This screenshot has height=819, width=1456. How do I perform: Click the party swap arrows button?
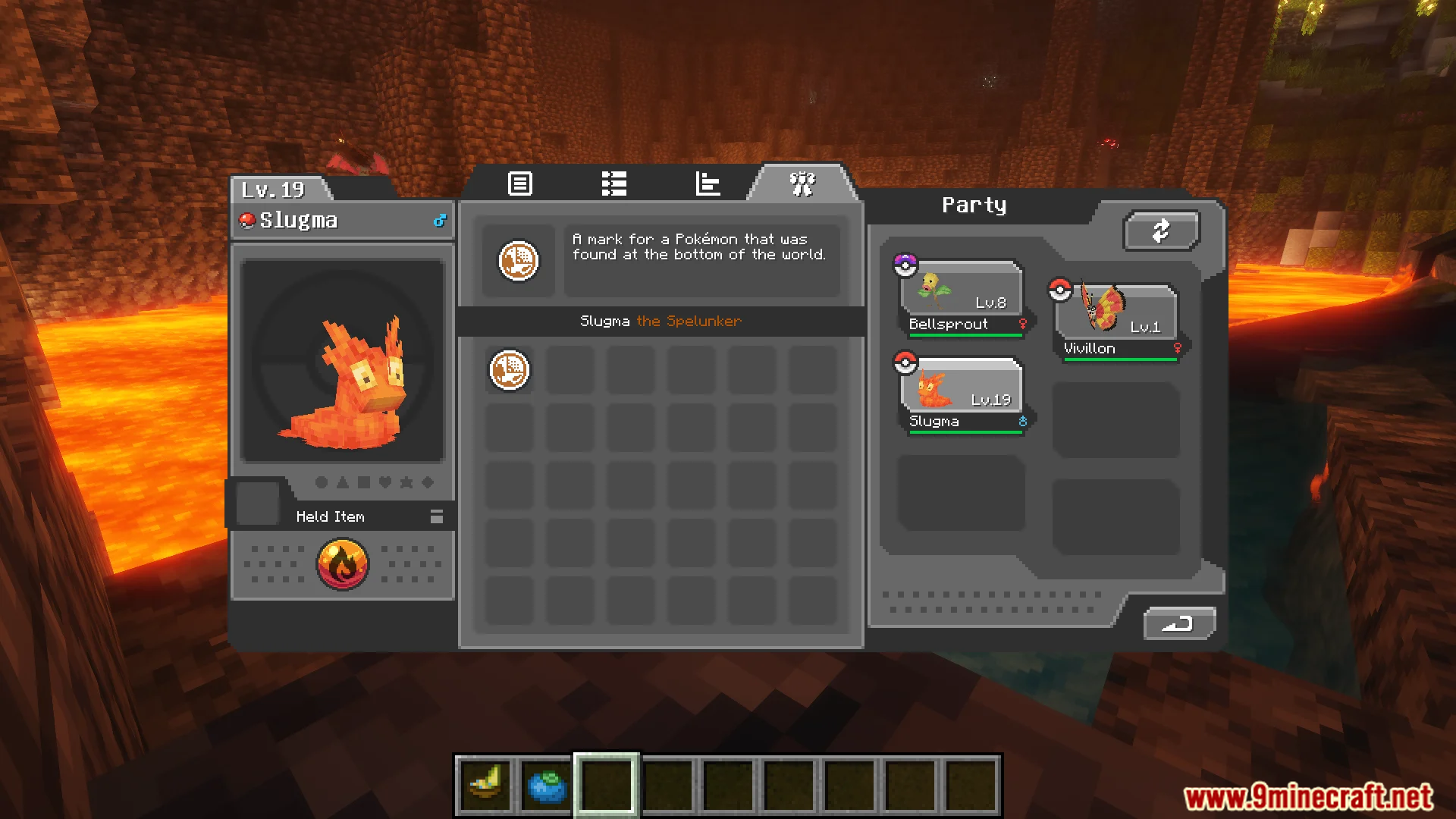click(1161, 230)
